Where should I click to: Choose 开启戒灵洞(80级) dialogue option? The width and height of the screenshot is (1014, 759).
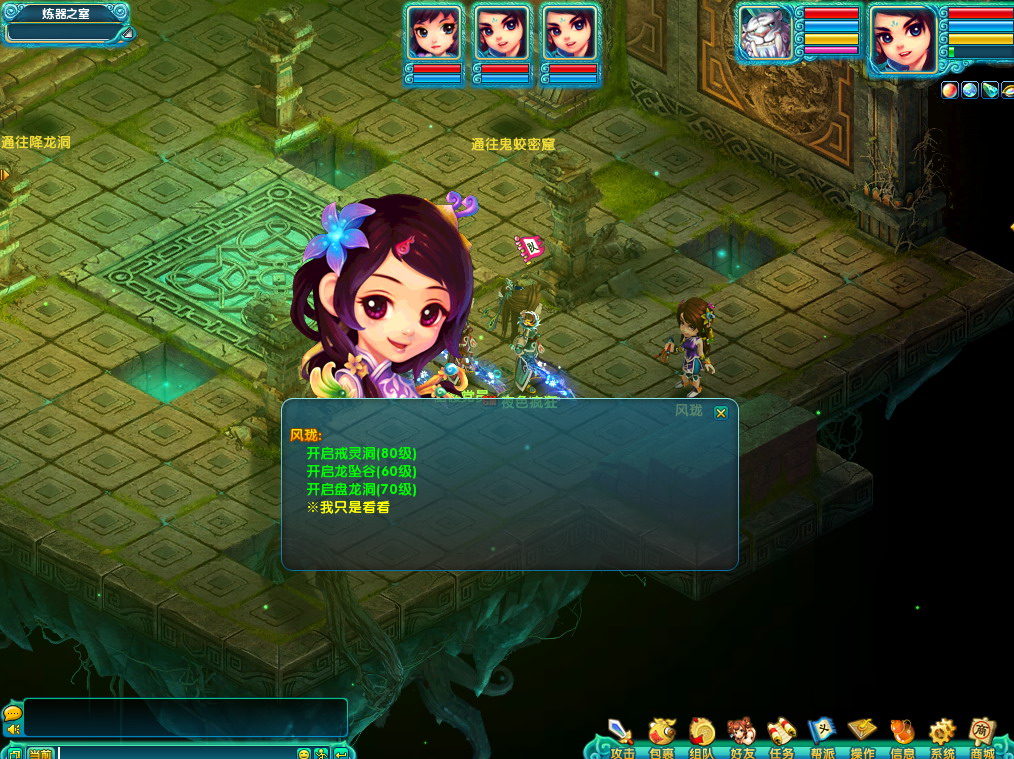coord(361,453)
